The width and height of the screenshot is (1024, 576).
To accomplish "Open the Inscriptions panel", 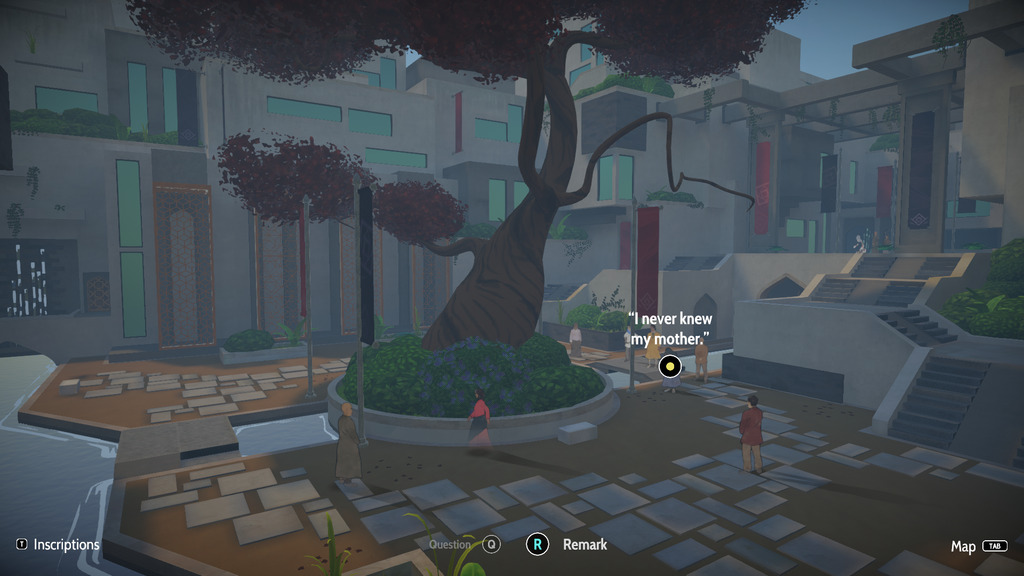I will point(58,545).
